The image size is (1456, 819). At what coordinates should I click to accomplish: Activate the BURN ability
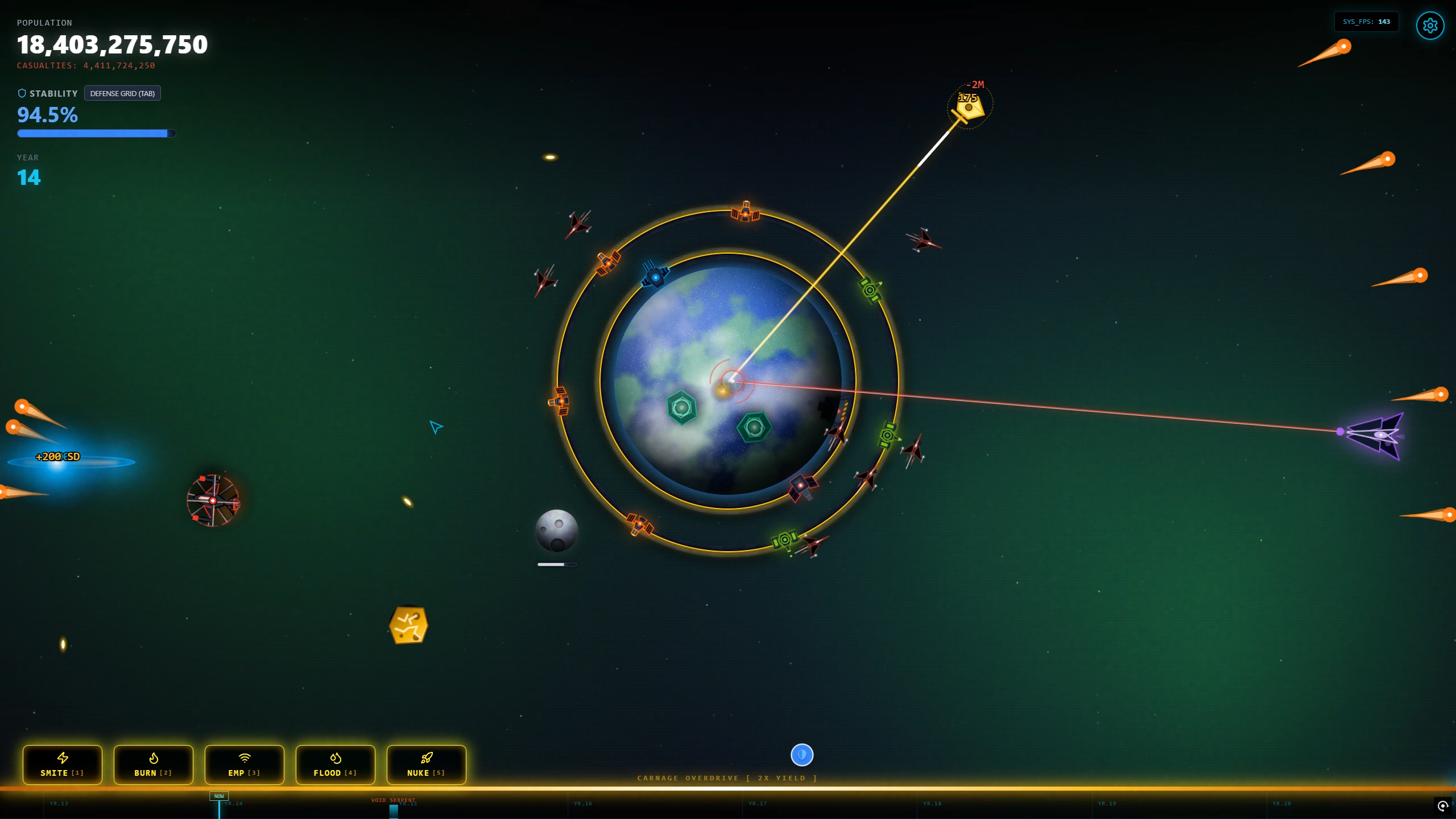coord(152,765)
